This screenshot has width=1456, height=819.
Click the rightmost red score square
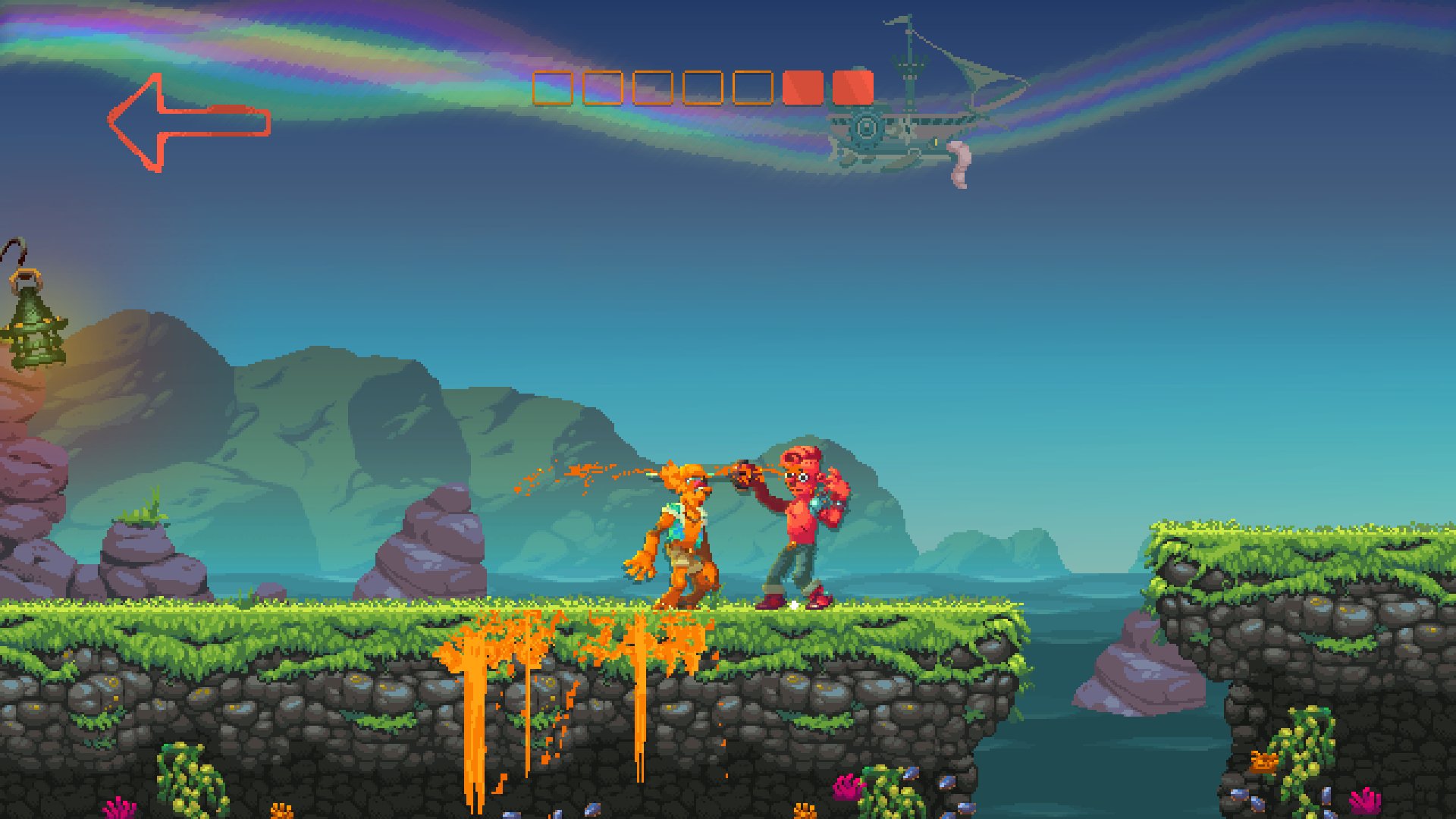pyautogui.click(x=855, y=86)
